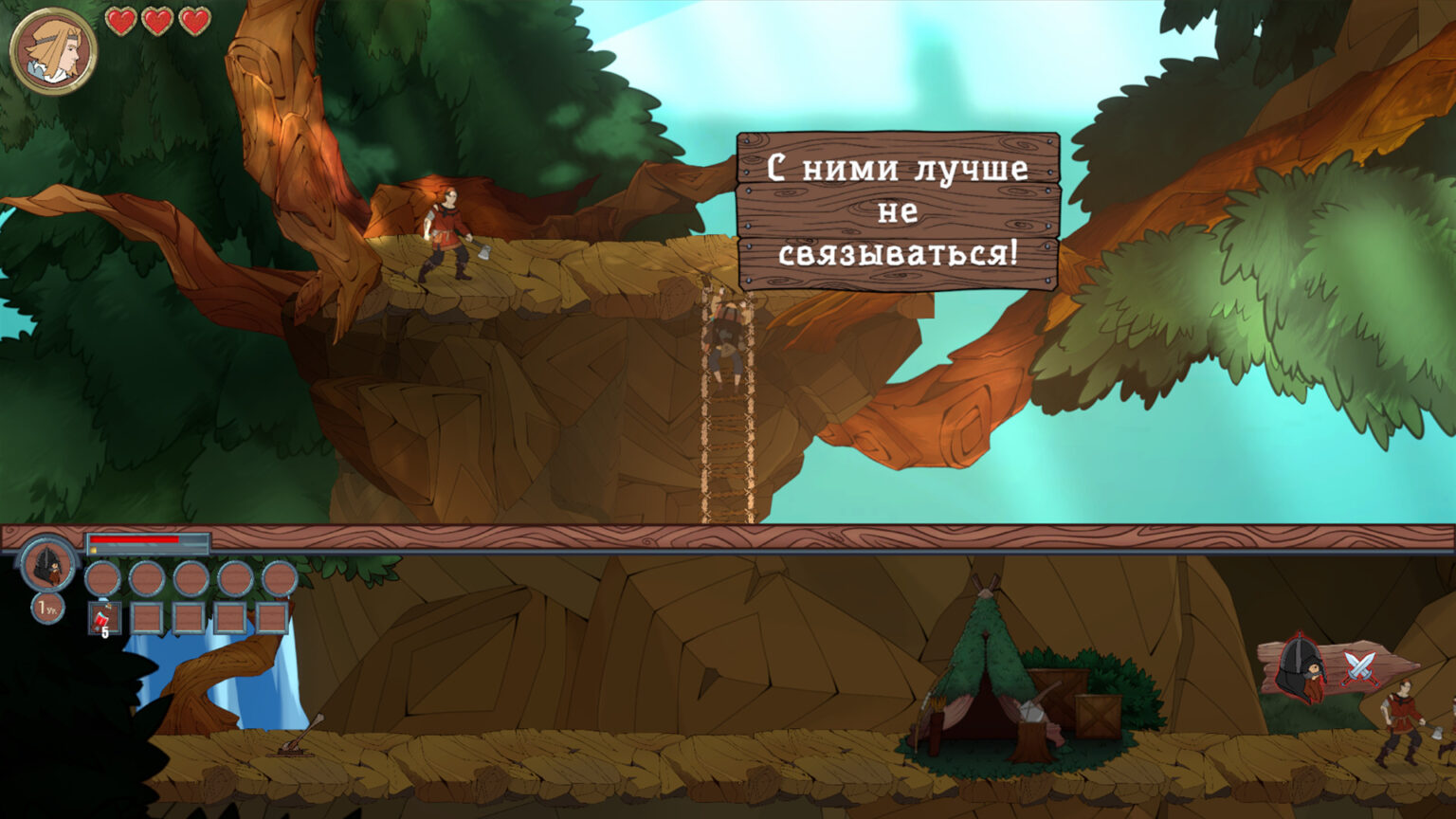Click the blonde hero portrait
This screenshot has height=819, width=1456.
pyautogui.click(x=53, y=51)
